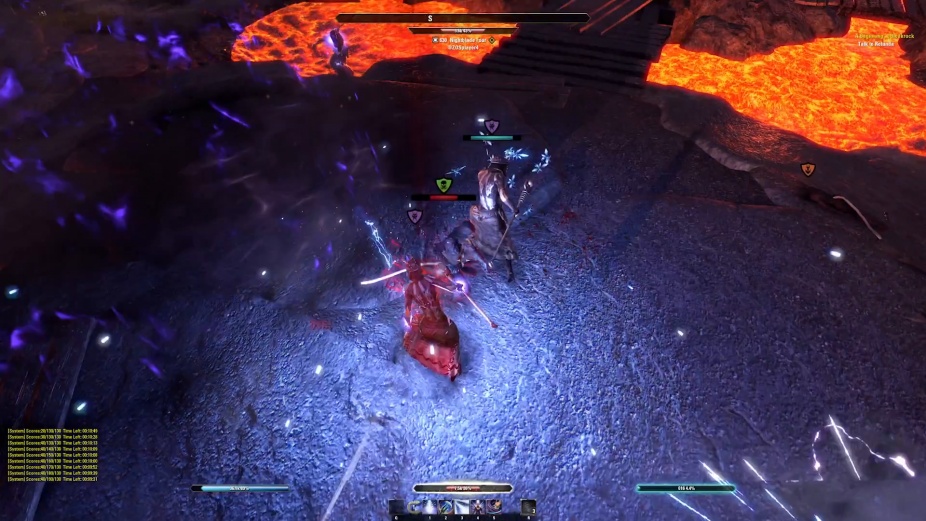Image resolution: width=926 pixels, height=521 pixels.
Task: Activate the purple swirl ability
Action: [495, 507]
